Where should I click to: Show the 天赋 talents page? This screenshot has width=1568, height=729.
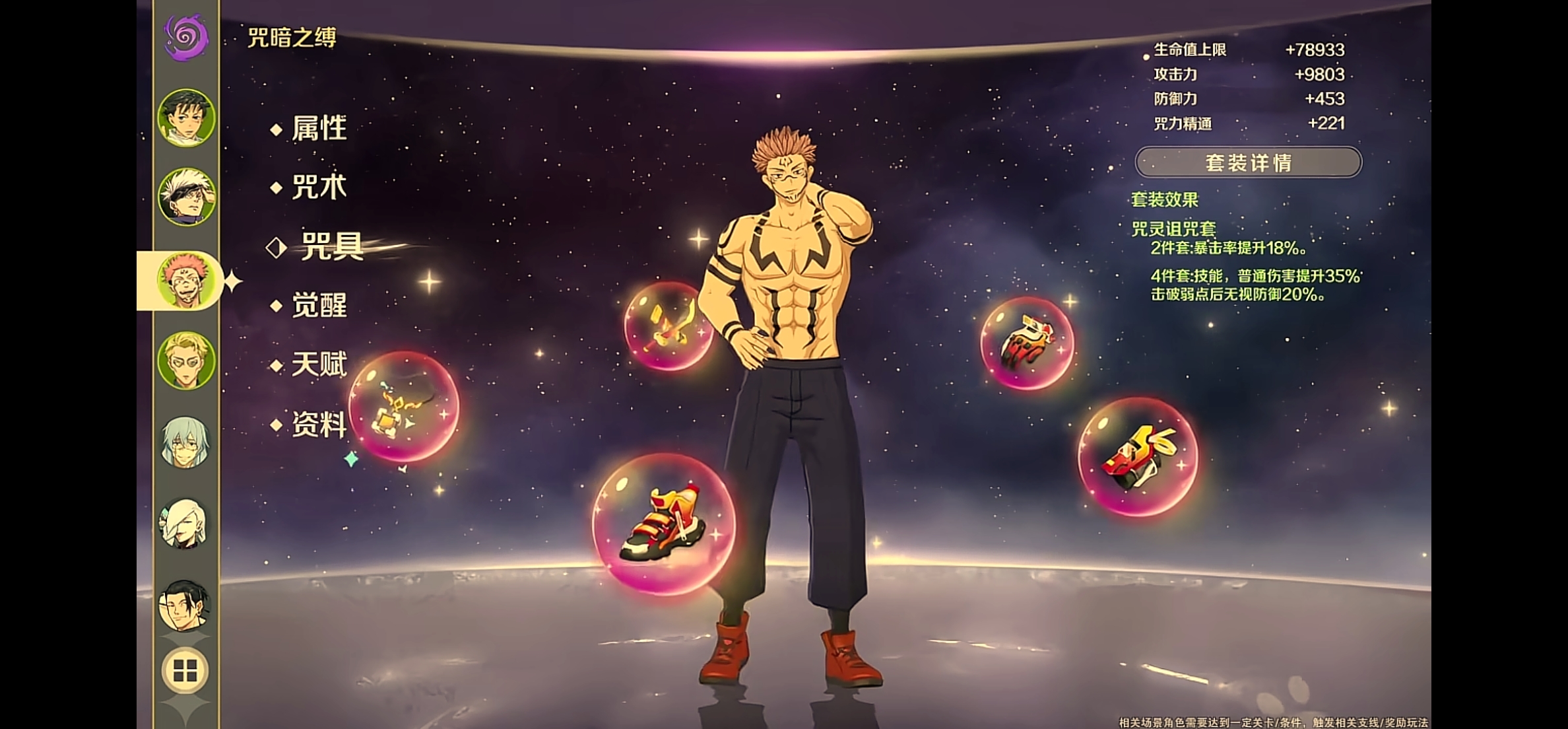click(319, 364)
